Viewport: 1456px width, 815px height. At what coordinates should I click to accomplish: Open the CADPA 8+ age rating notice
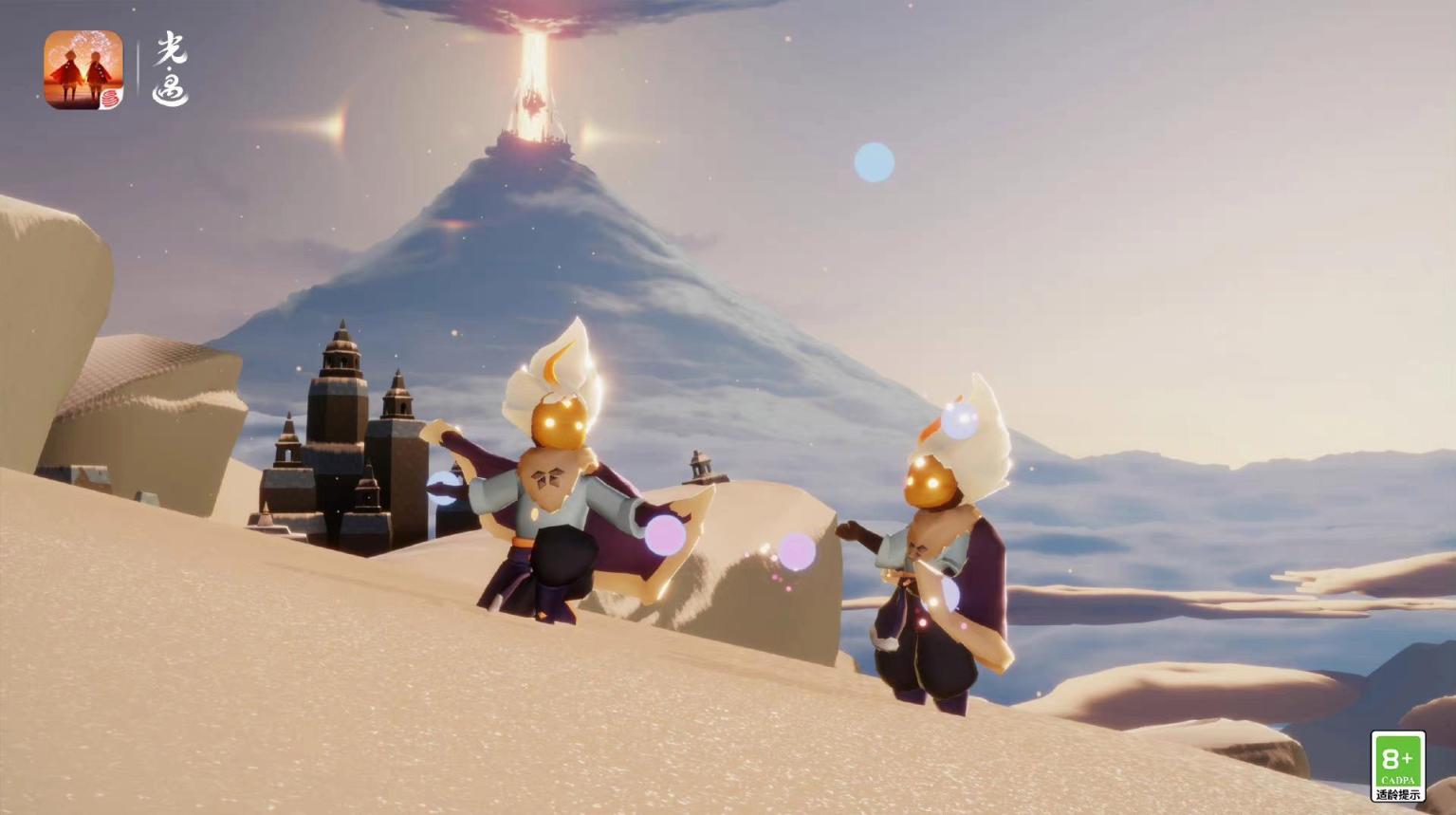coord(1397,766)
